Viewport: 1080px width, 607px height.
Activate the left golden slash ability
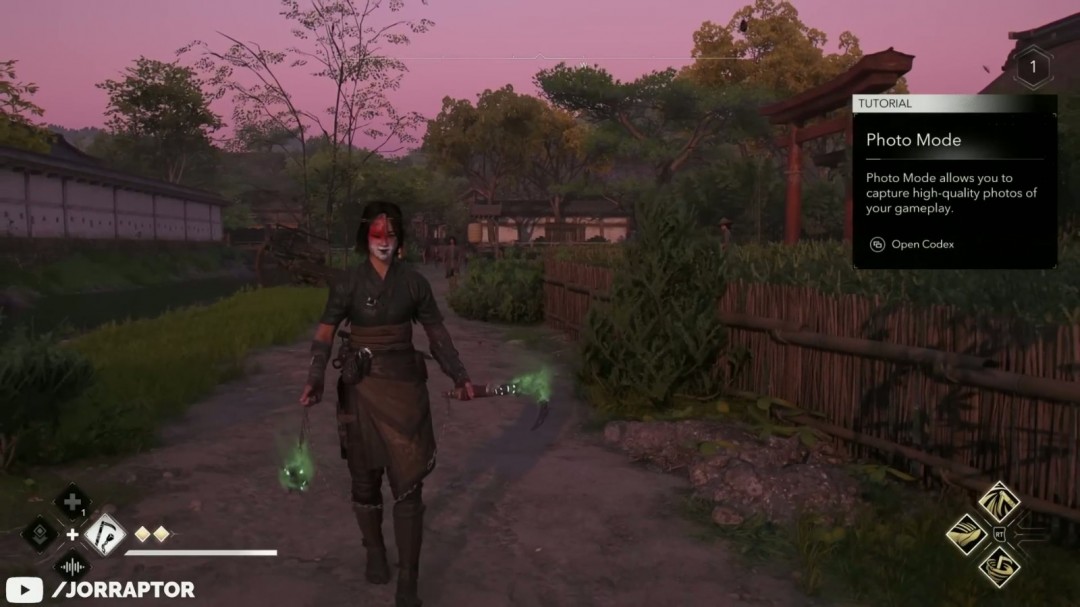point(966,534)
